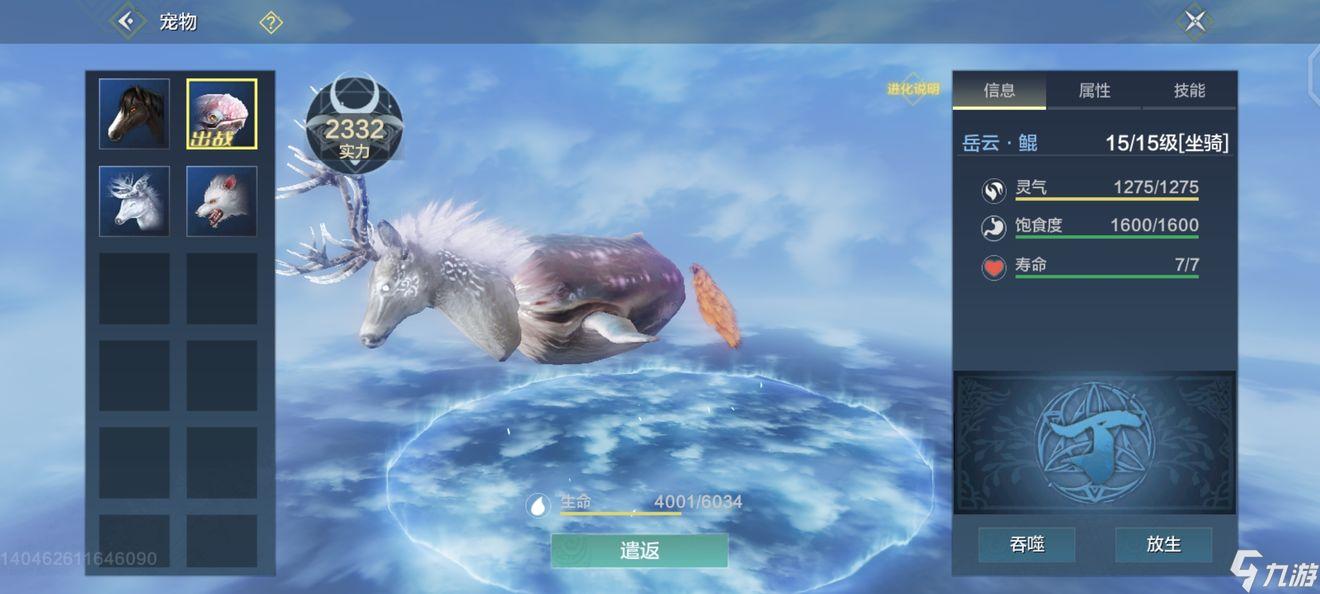
Task: Select the dark horse pet slot
Action: pos(134,114)
